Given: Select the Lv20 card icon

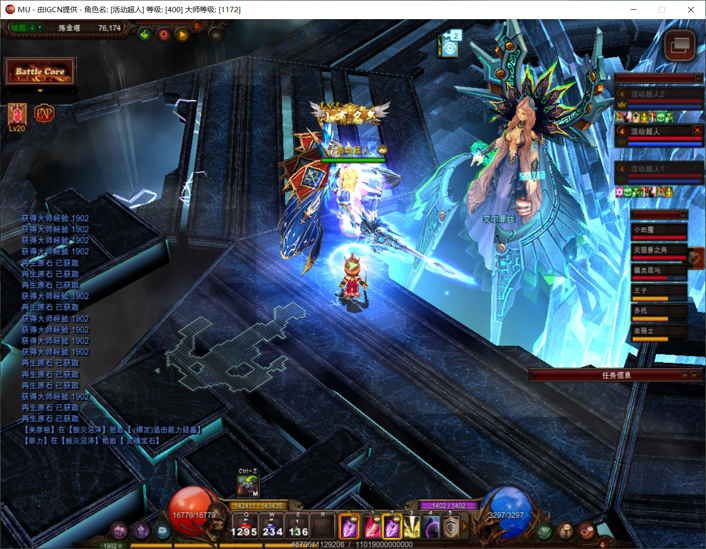Looking at the screenshot, I should pyautogui.click(x=17, y=114).
